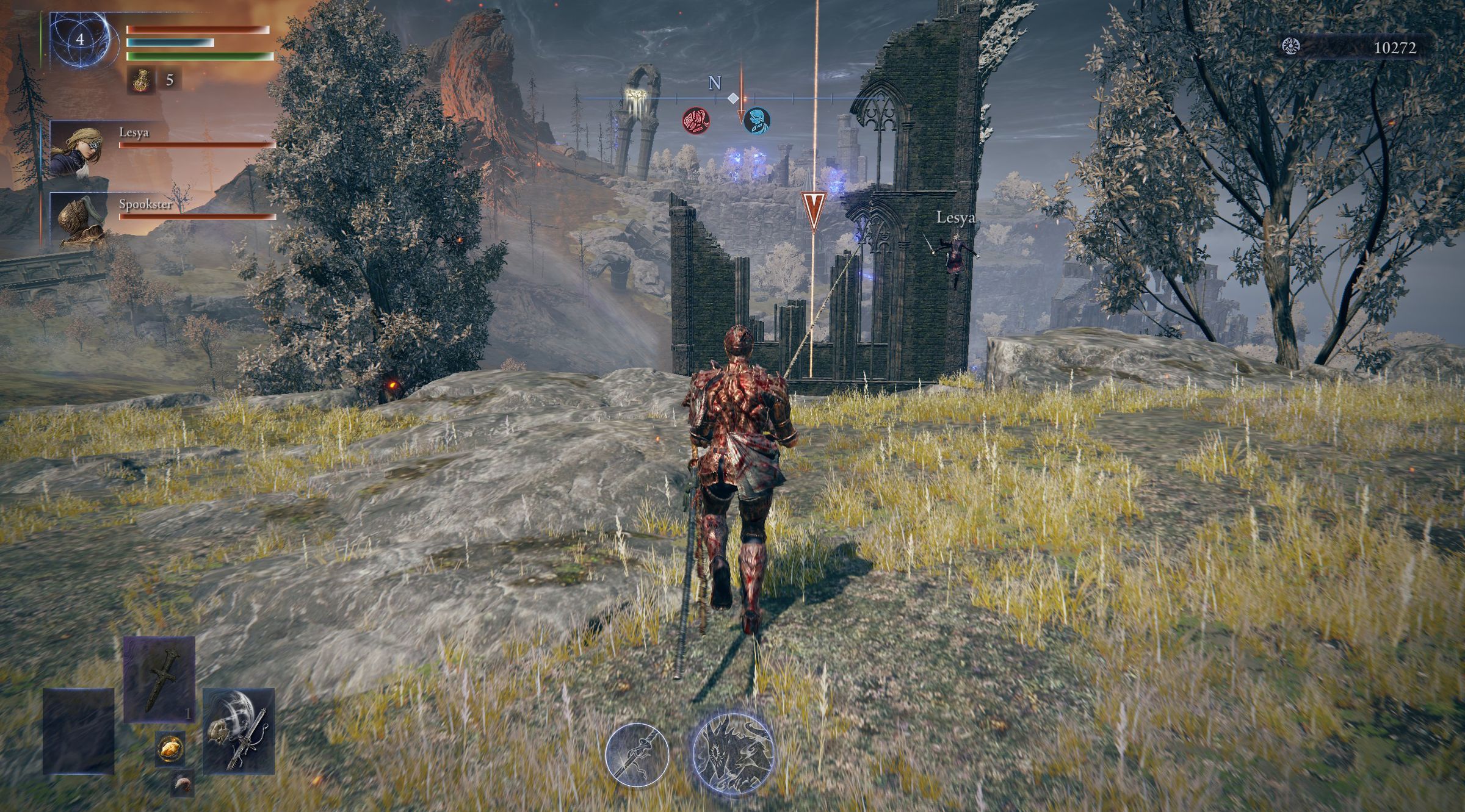
Task: Choose the skull and sword weapon slot
Action: [239, 731]
